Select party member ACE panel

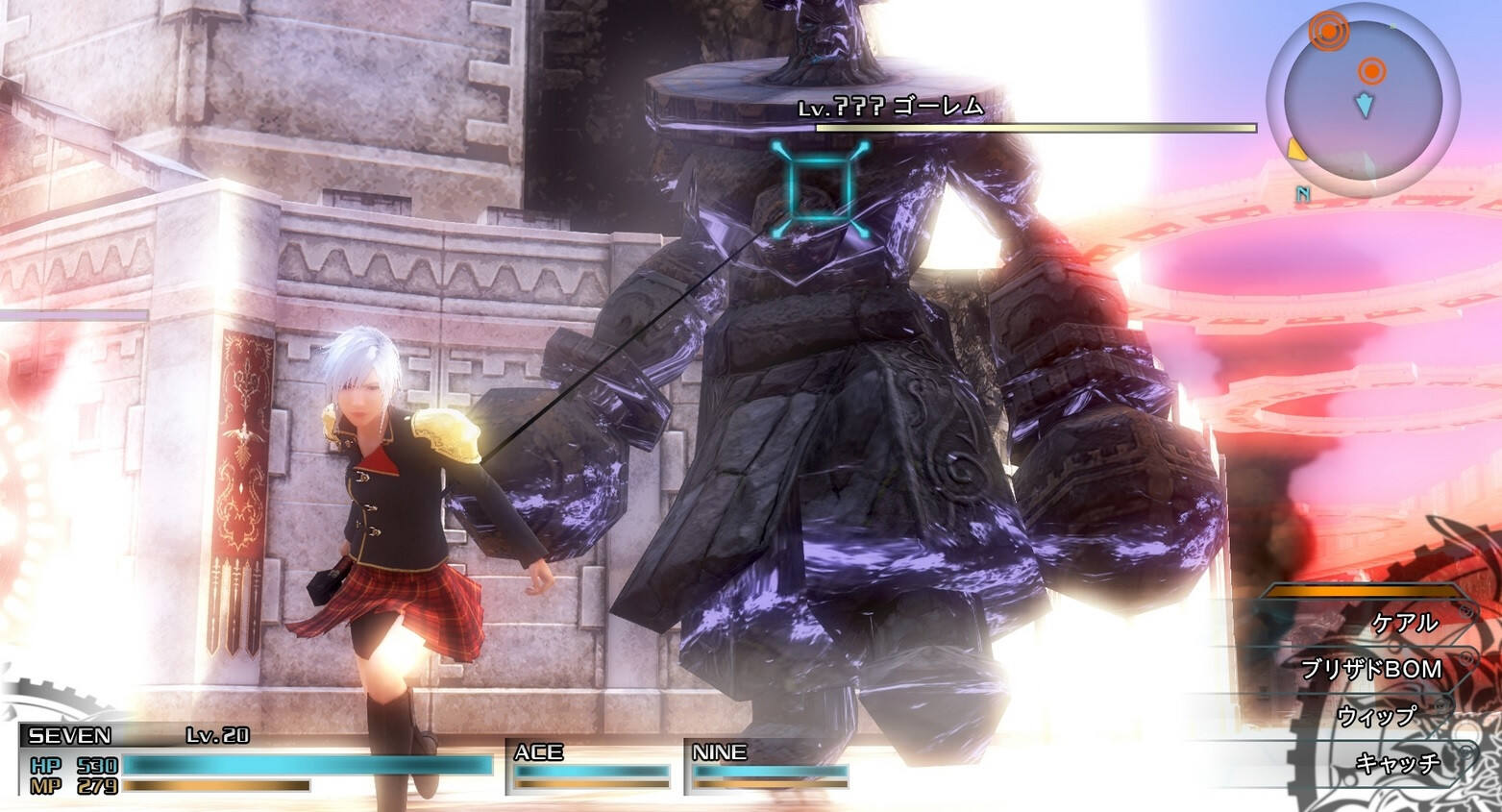[x=589, y=767]
